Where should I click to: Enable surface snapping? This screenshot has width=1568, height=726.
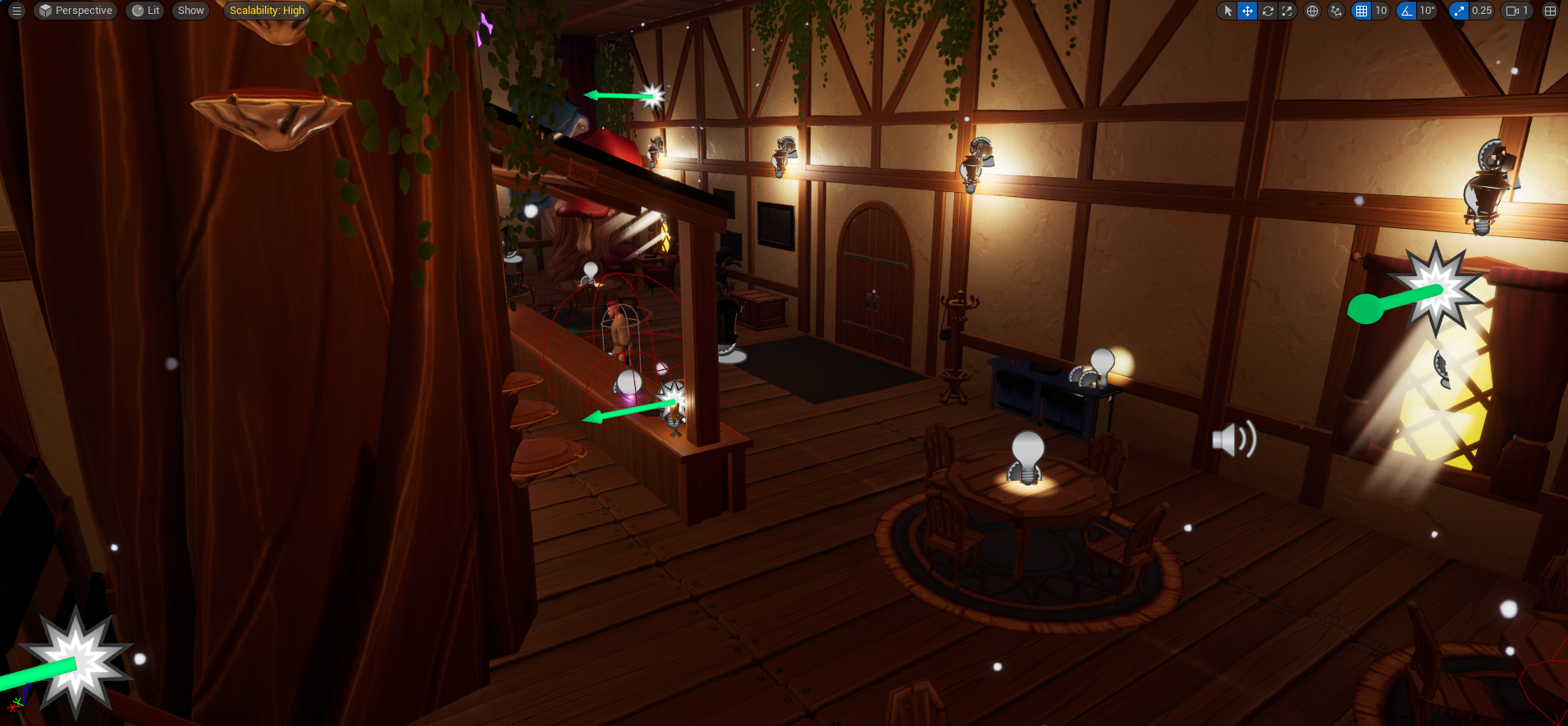(x=1336, y=11)
